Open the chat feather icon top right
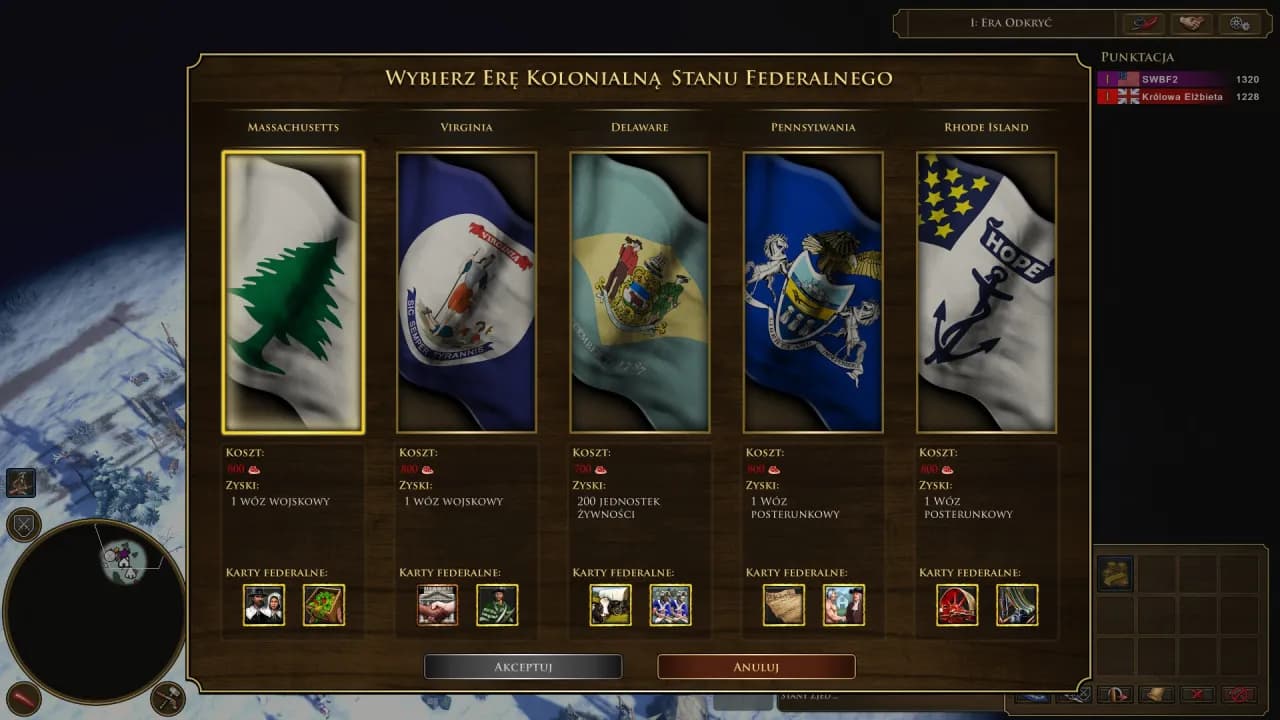1280x720 pixels. 1143,23
